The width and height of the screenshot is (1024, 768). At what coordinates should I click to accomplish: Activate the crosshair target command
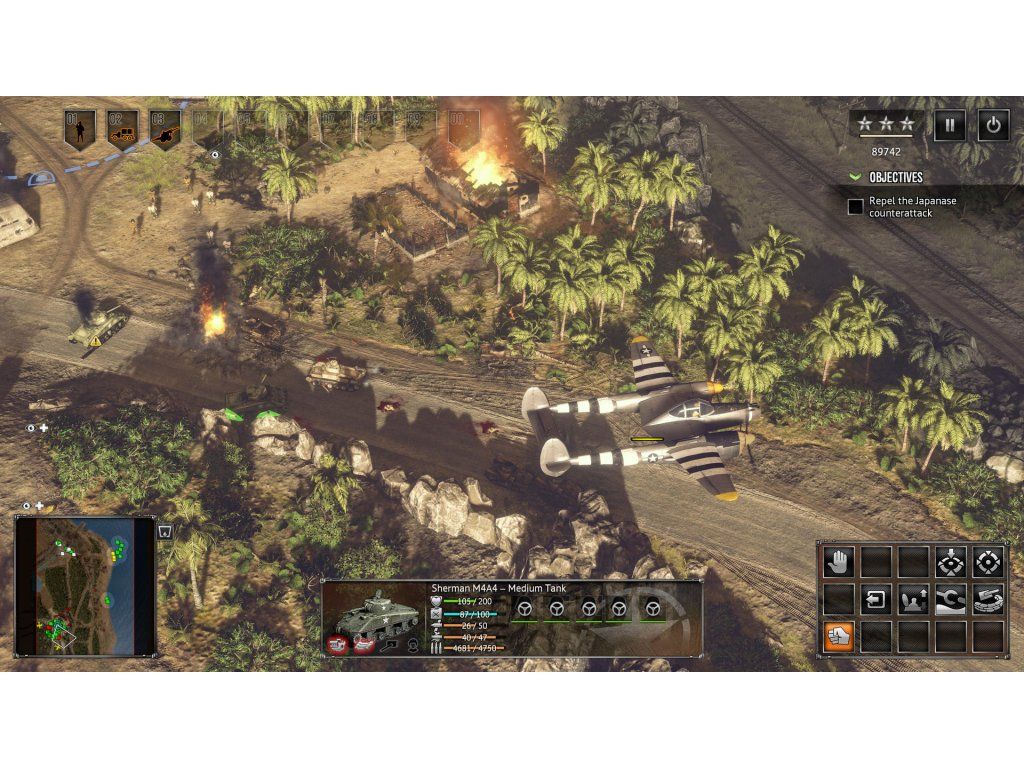pos(987,562)
